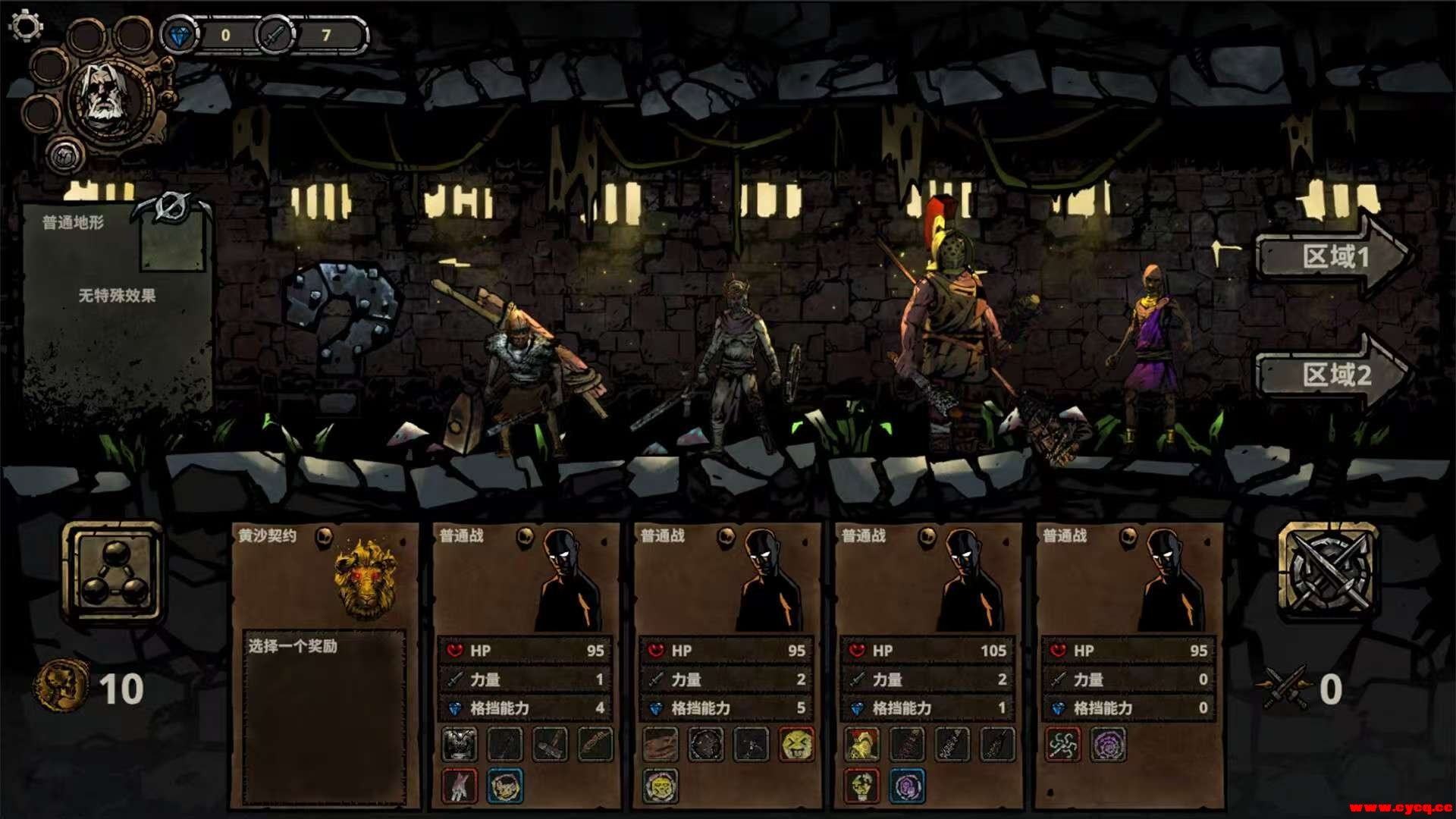Click the small round emblem below portrait
The height and width of the screenshot is (819, 1456).
66,156
